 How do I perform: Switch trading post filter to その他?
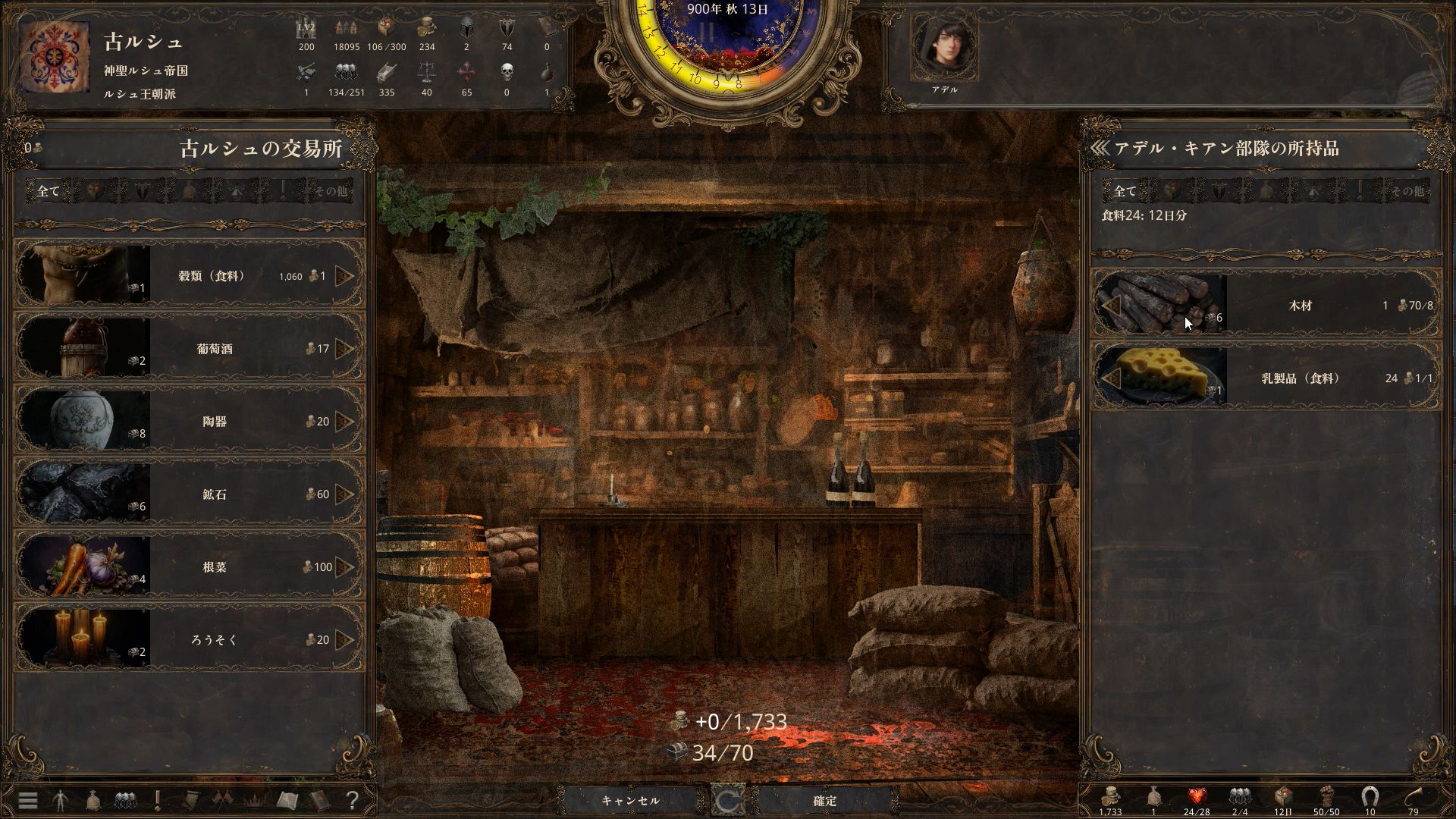click(x=332, y=191)
